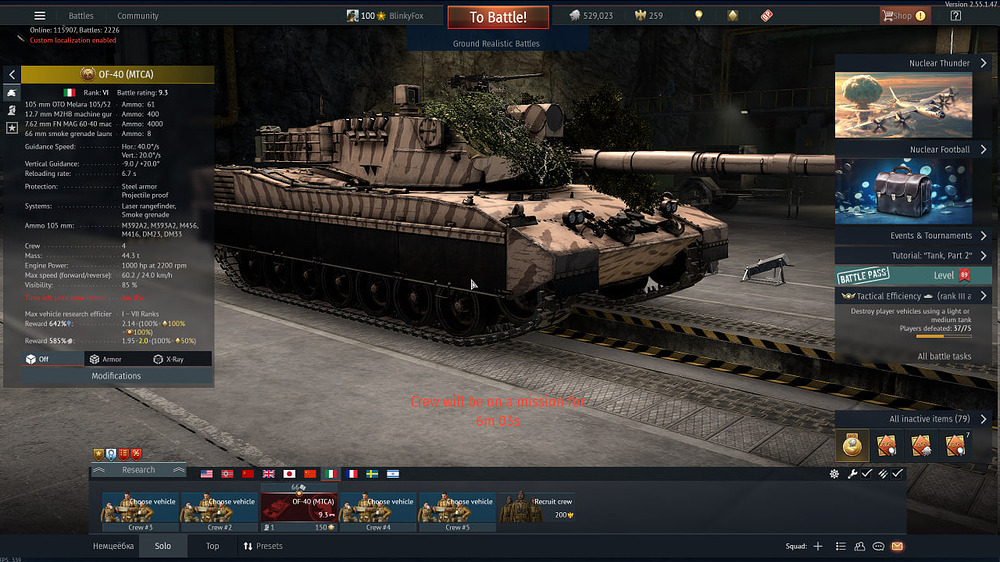The image size is (1000, 562).
Task: Open the Modifications panel
Action: coord(116,376)
